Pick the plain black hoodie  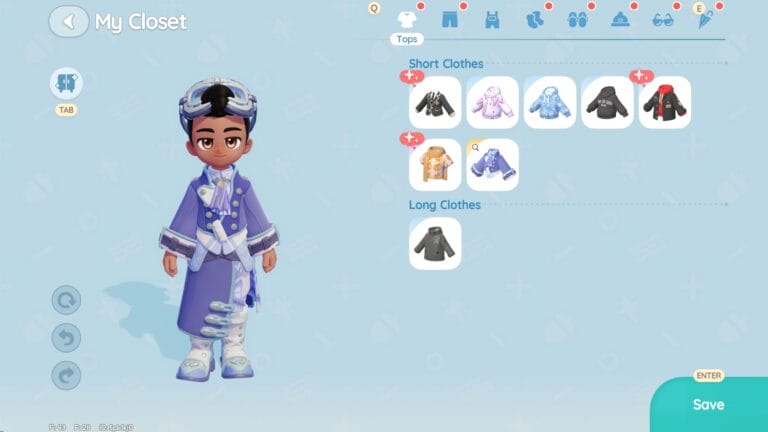click(607, 102)
